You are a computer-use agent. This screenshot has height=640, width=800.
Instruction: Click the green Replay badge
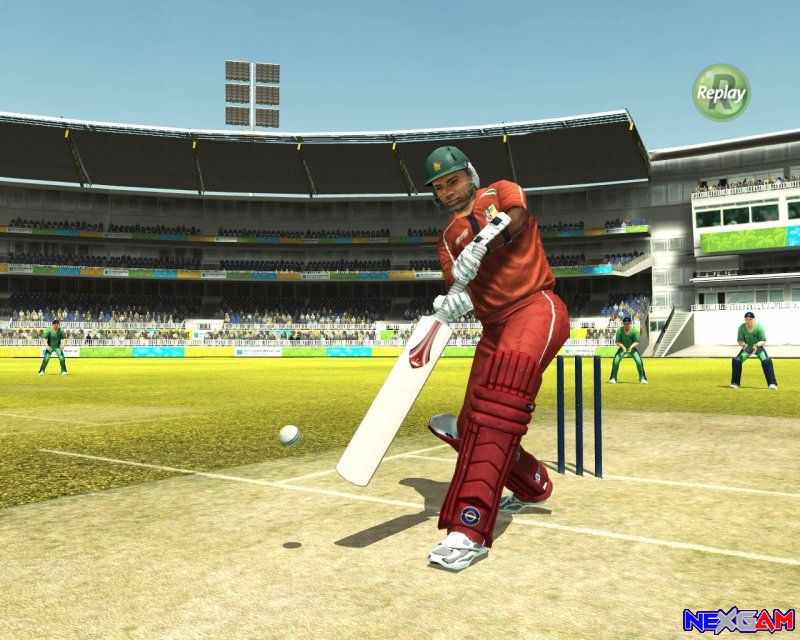click(720, 93)
